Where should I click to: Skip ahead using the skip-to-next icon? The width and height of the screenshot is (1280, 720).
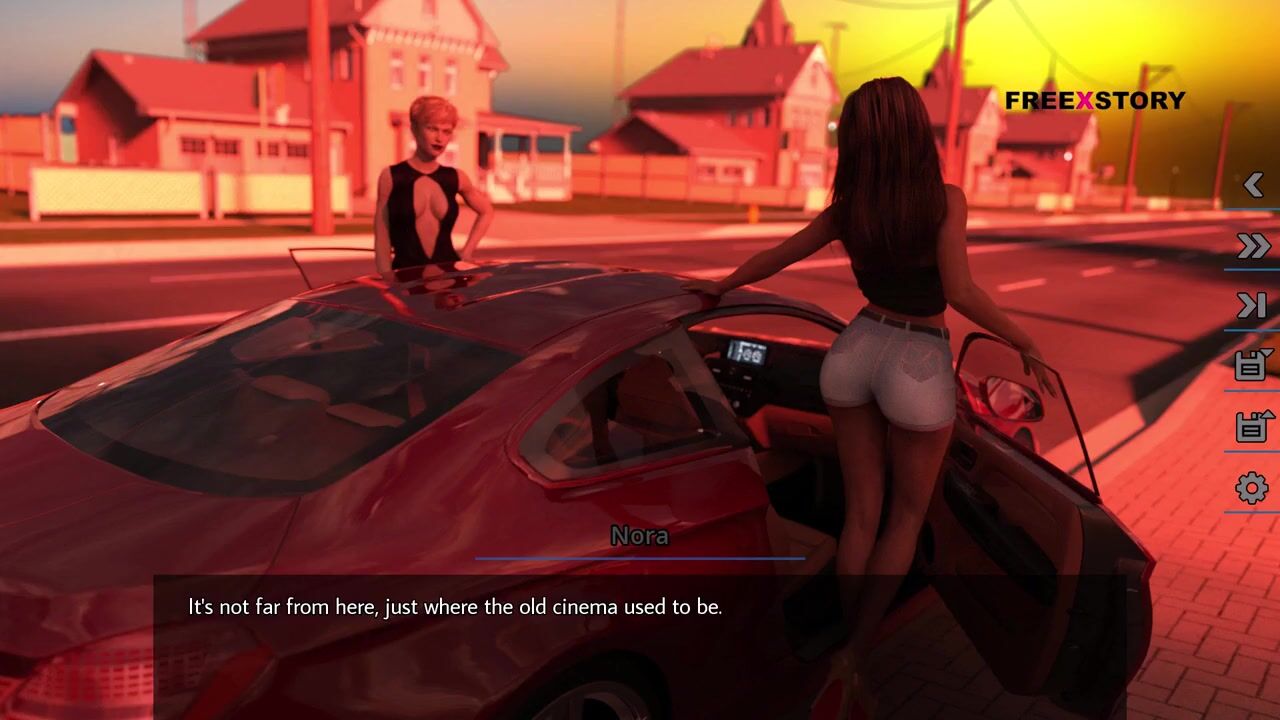click(x=1253, y=306)
